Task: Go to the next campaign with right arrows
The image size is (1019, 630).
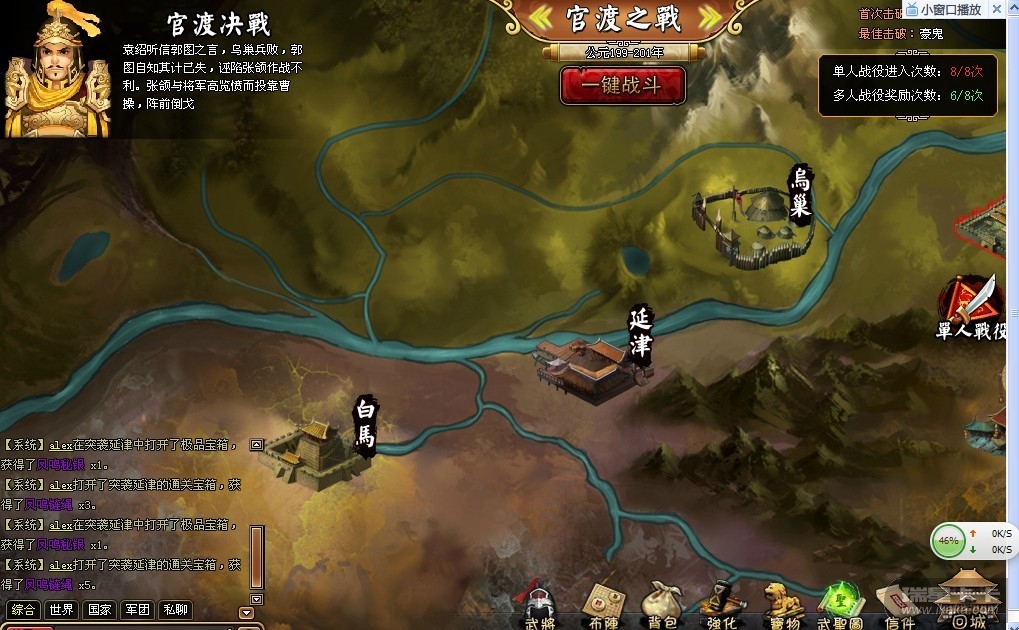Action: [710, 17]
